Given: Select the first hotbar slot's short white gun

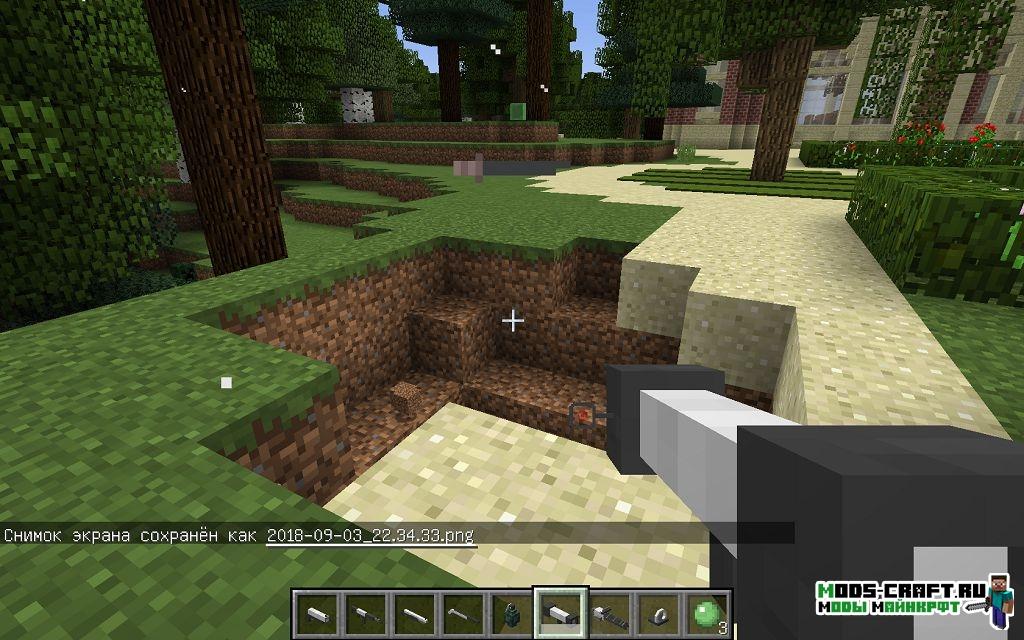Looking at the screenshot, I should pos(315,611).
